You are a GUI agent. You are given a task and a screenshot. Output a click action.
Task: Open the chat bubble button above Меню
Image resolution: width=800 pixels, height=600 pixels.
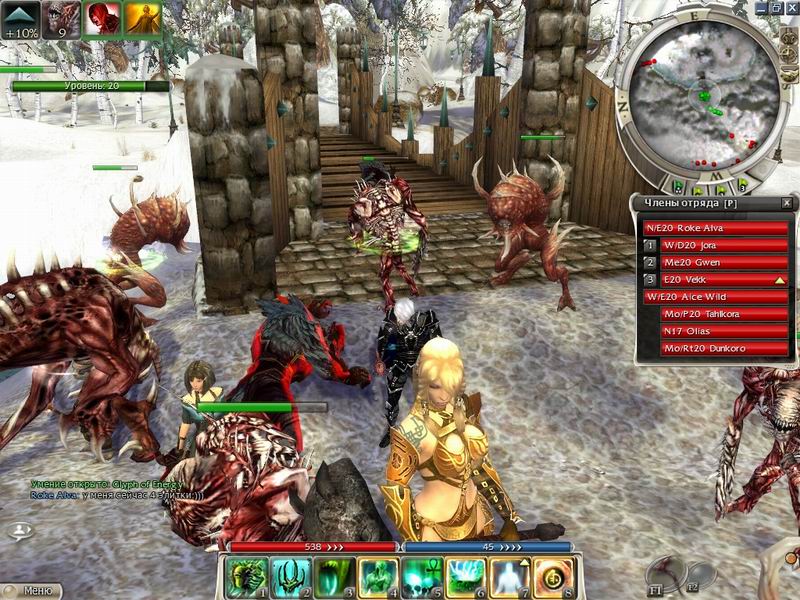tap(20, 531)
